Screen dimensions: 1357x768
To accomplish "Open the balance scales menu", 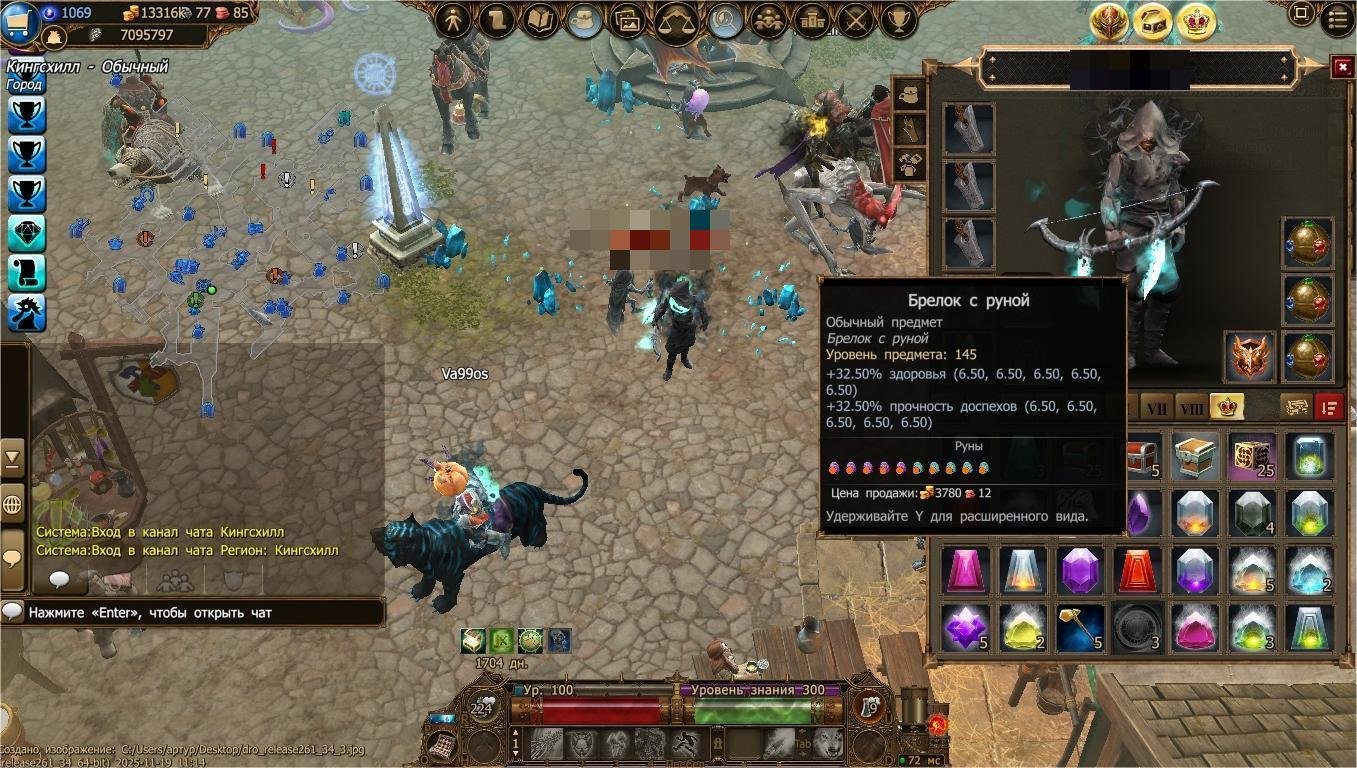I will point(677,22).
